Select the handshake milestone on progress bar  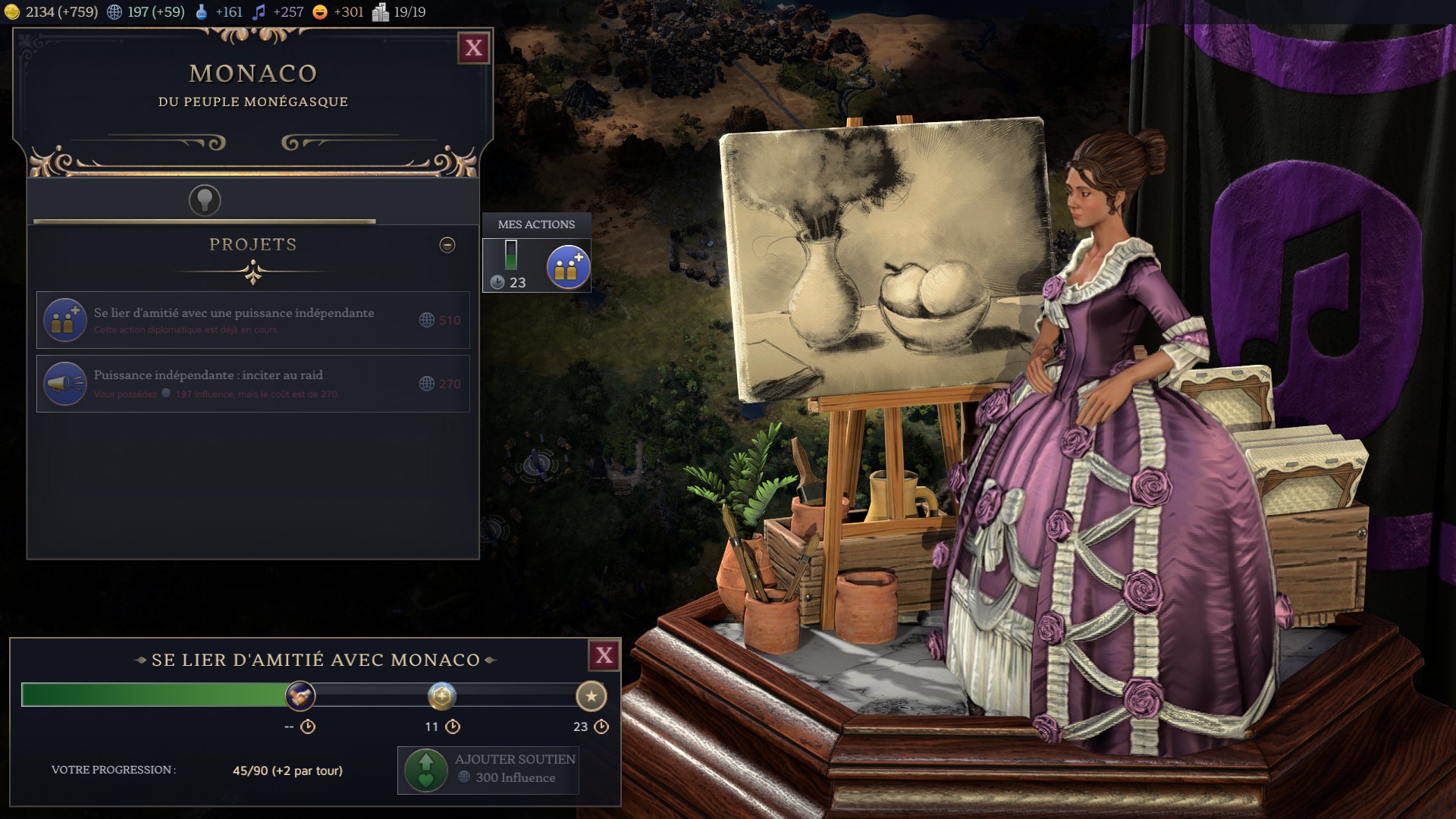pyautogui.click(x=300, y=695)
